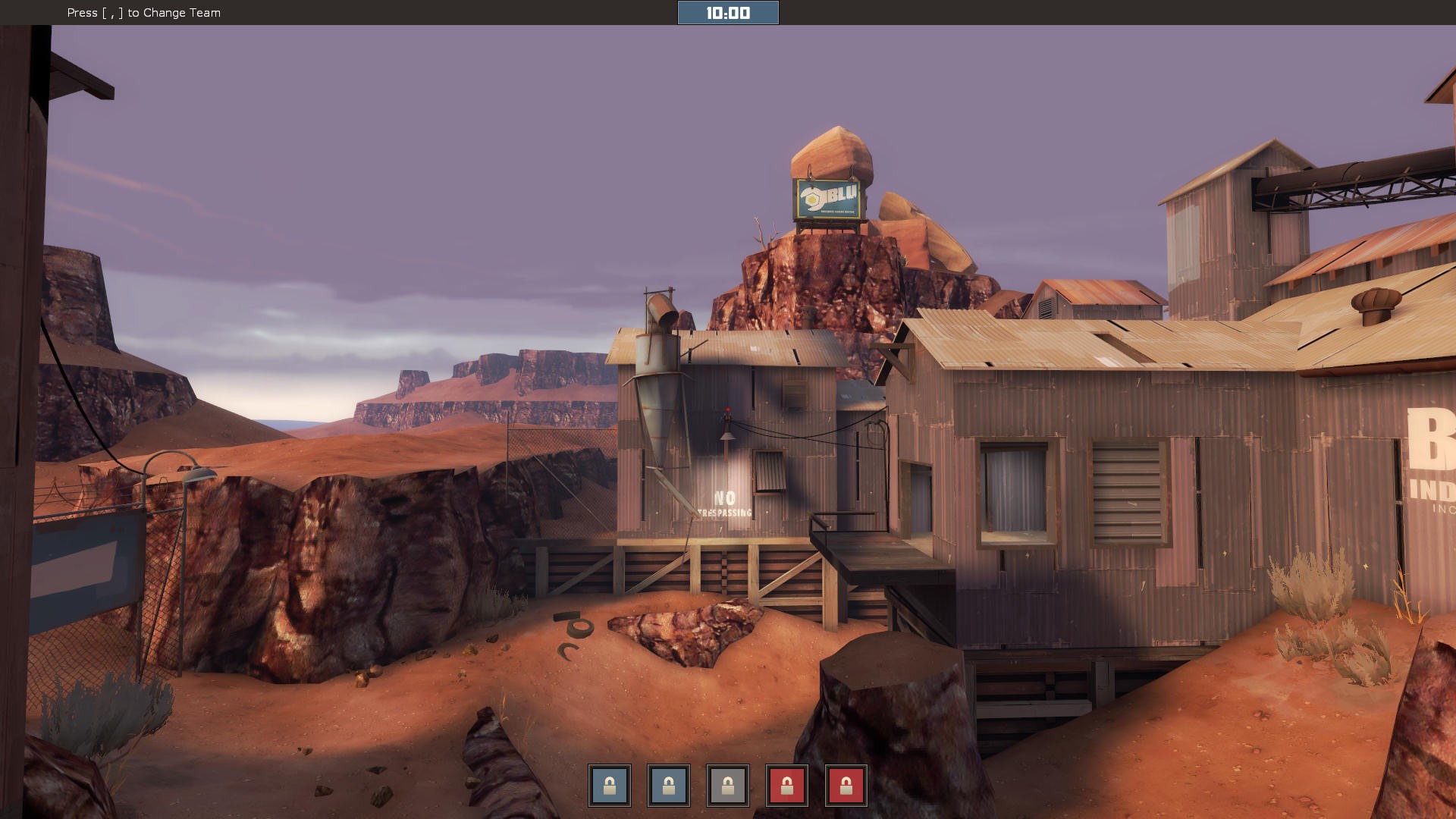
Task: Click the first blue locked capture point icon
Action: tap(608, 786)
